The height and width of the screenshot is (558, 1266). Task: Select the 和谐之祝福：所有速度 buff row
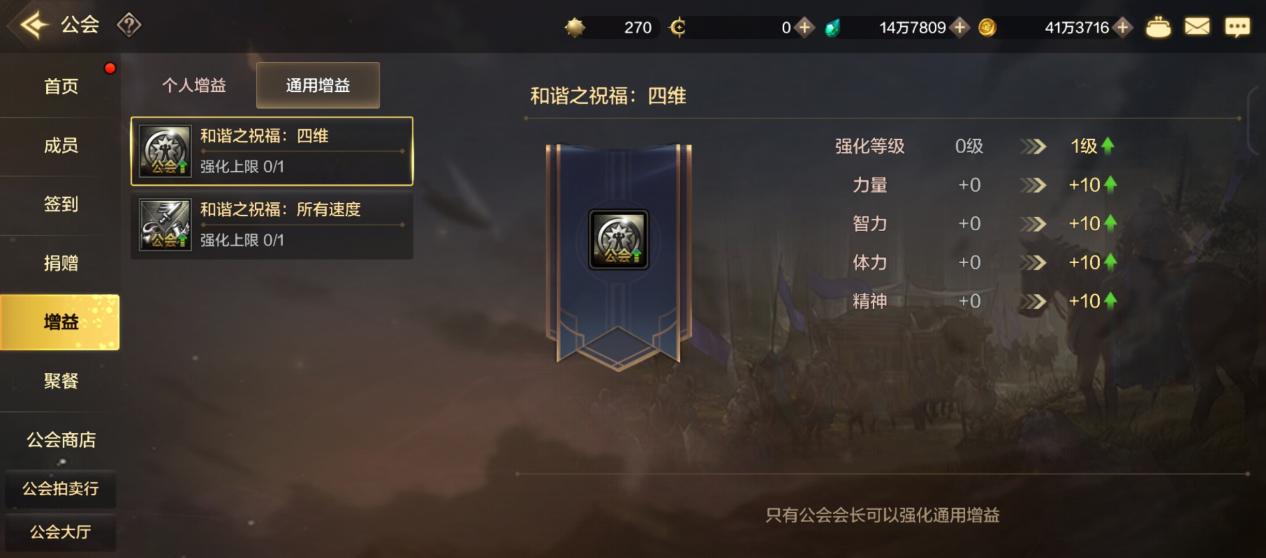pos(272,225)
